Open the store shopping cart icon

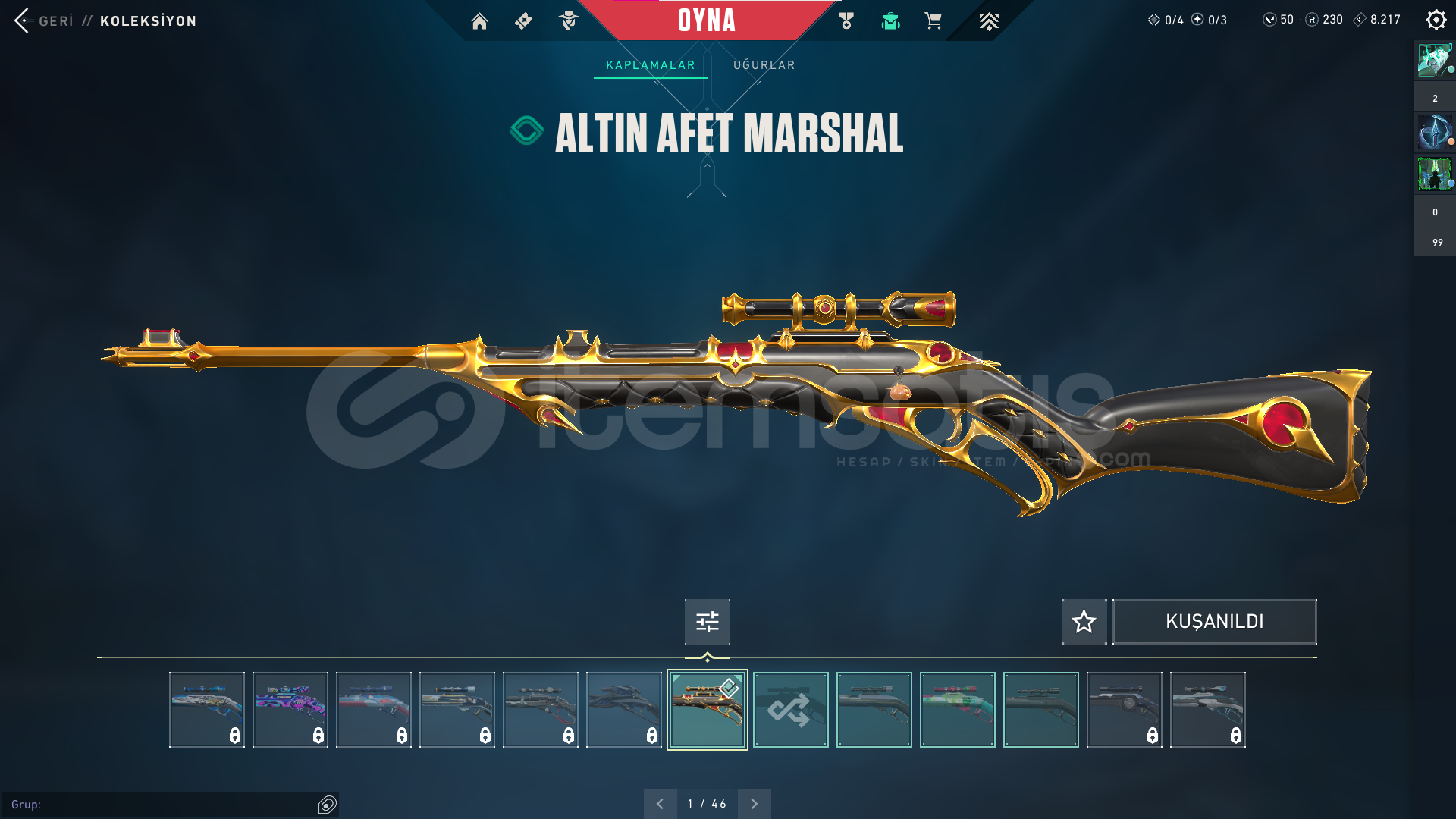pos(934,21)
